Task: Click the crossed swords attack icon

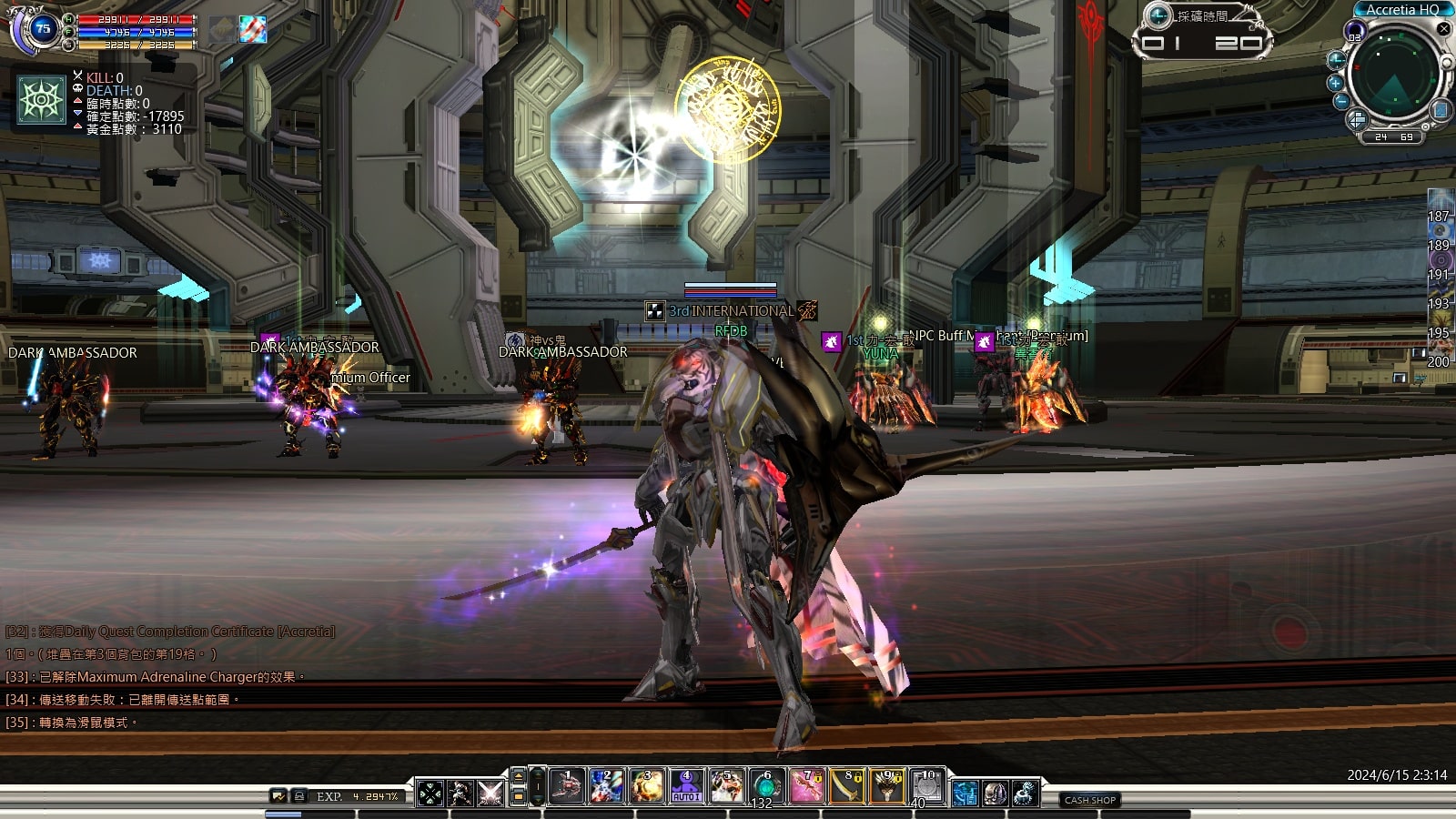Action: pos(490,794)
